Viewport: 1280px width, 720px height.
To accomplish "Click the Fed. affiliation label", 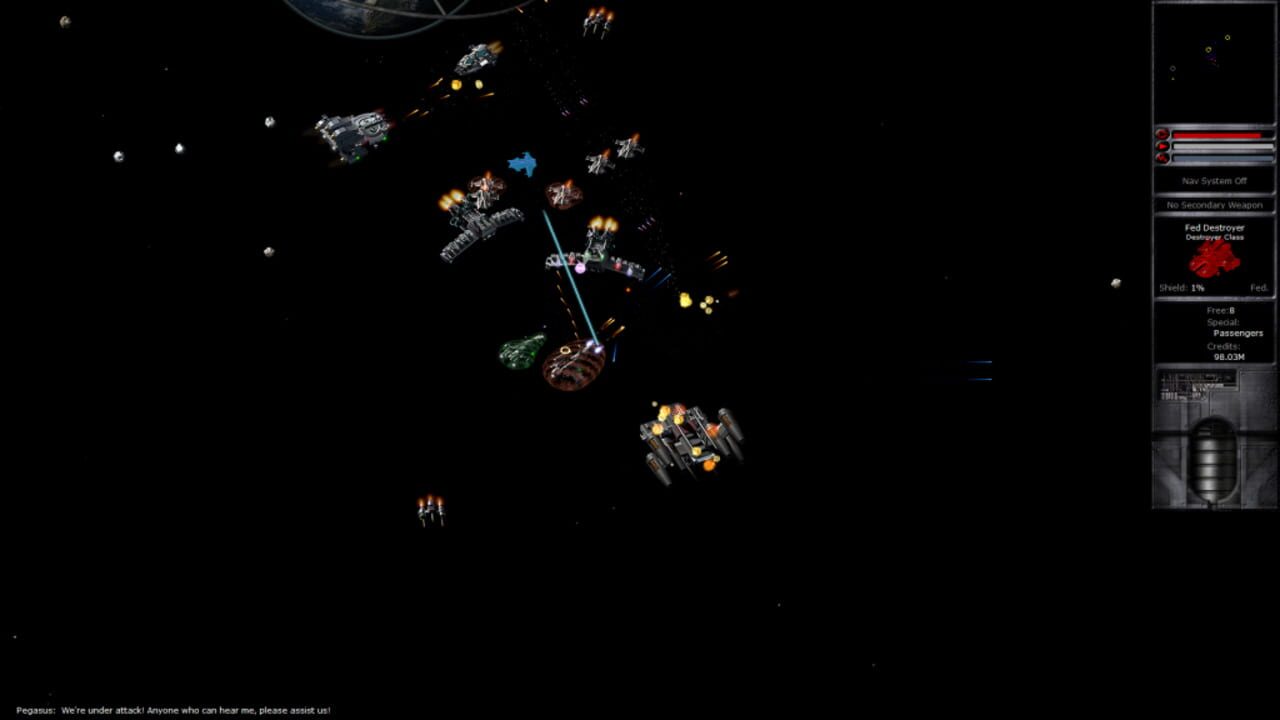I will [1259, 287].
